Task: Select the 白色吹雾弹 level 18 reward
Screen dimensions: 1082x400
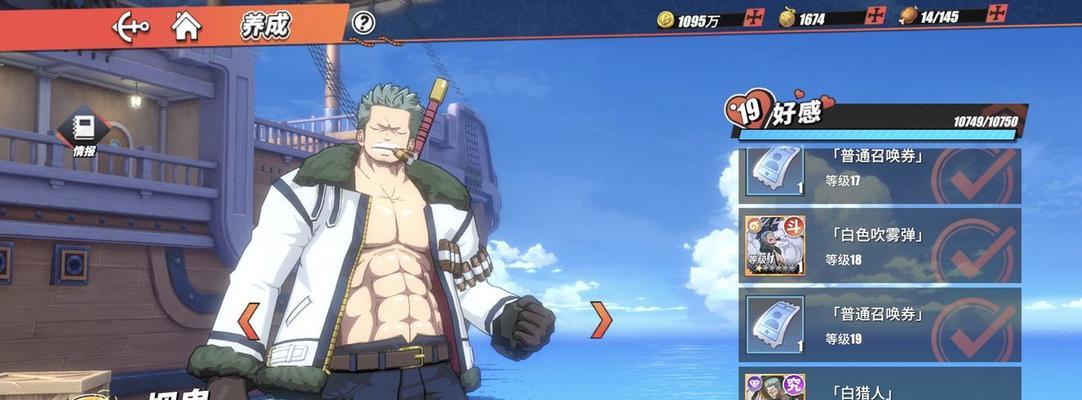Action: [880, 248]
